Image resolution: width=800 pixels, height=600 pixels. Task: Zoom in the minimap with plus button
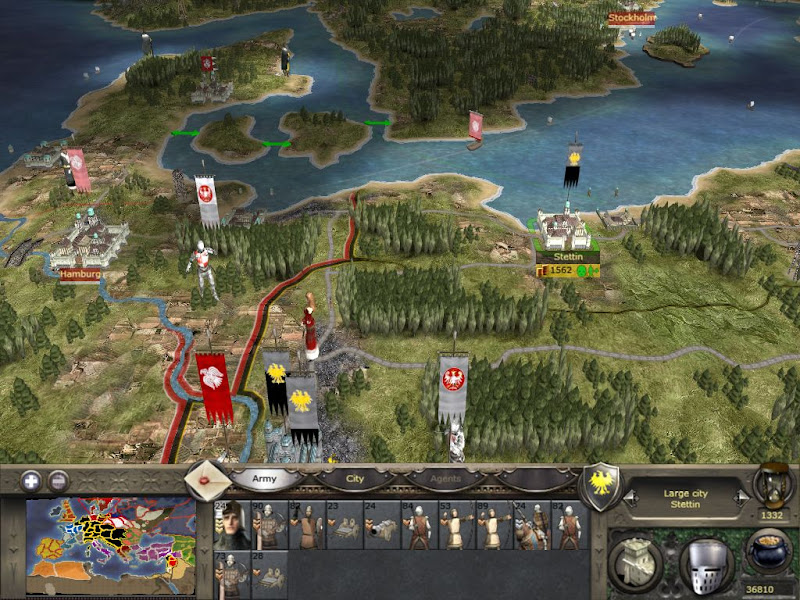tap(31, 479)
